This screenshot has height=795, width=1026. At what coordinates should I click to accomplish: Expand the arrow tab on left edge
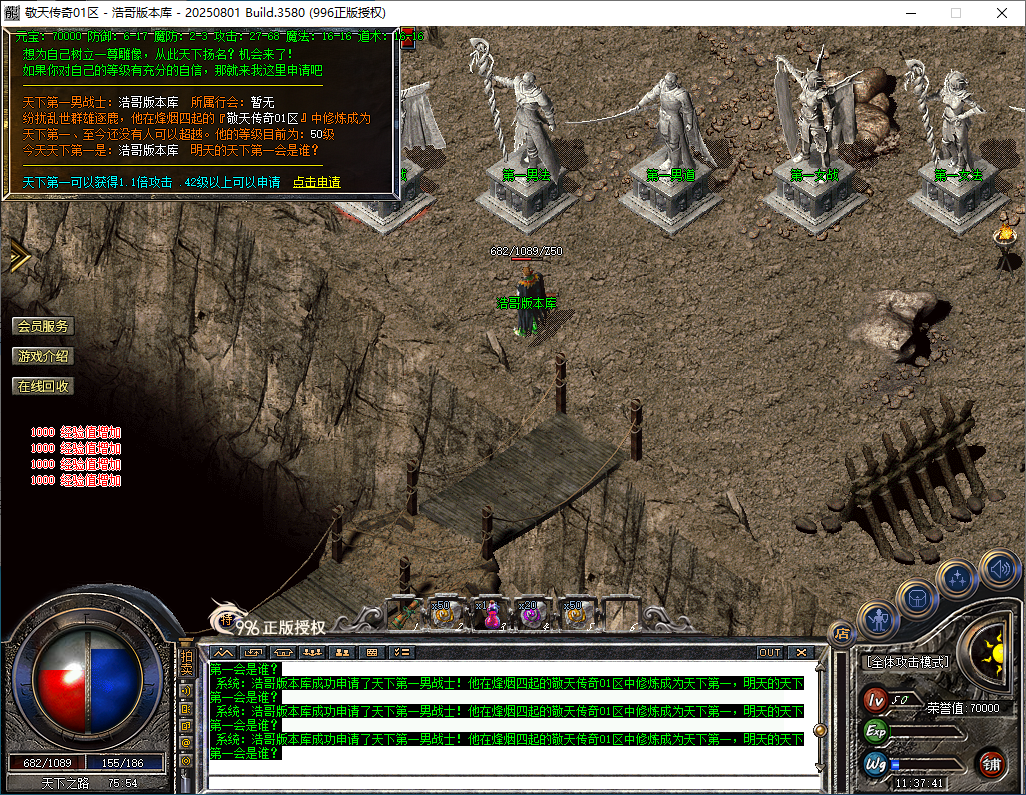17,257
